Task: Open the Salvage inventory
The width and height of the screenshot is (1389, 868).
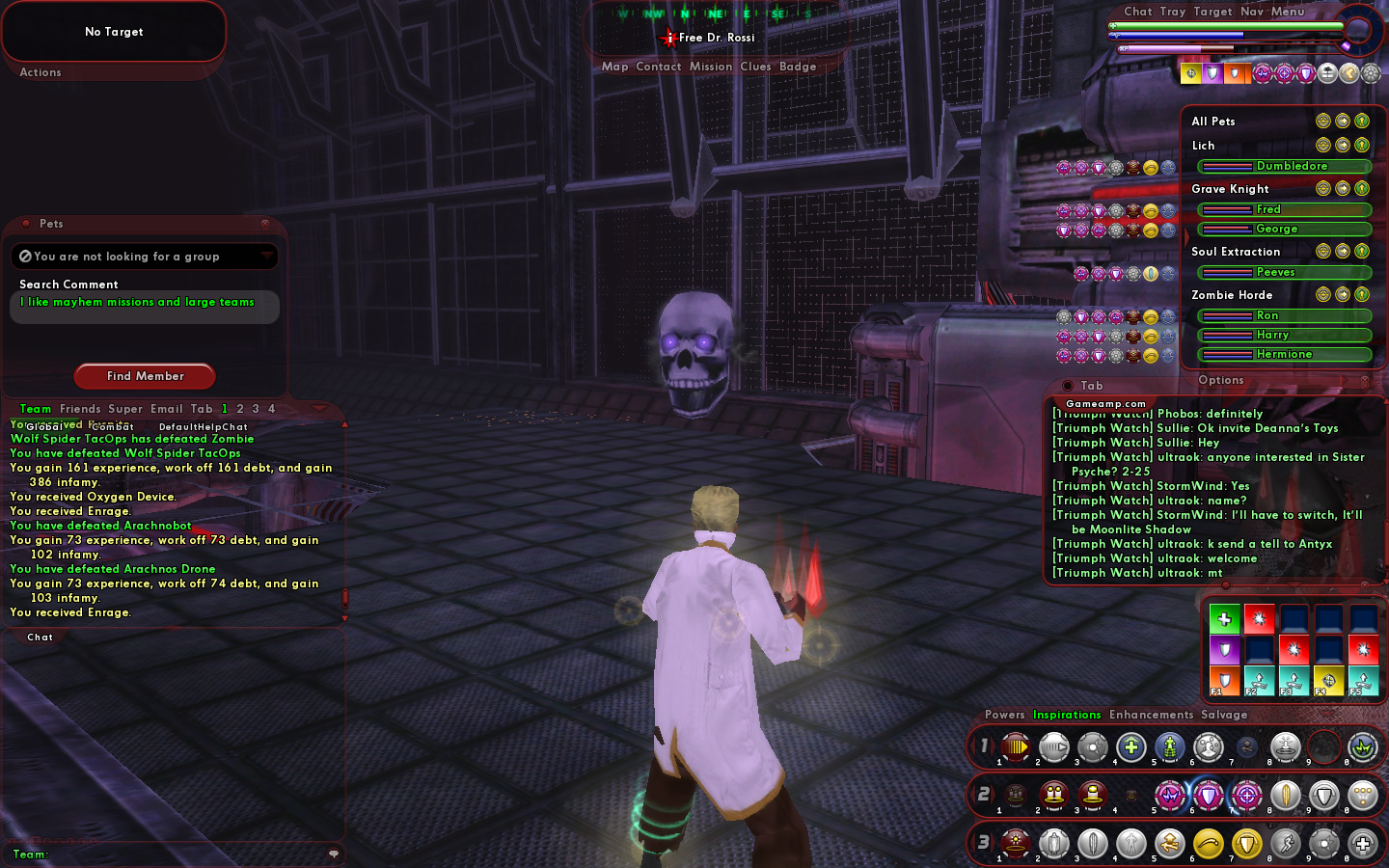Action: [1224, 715]
